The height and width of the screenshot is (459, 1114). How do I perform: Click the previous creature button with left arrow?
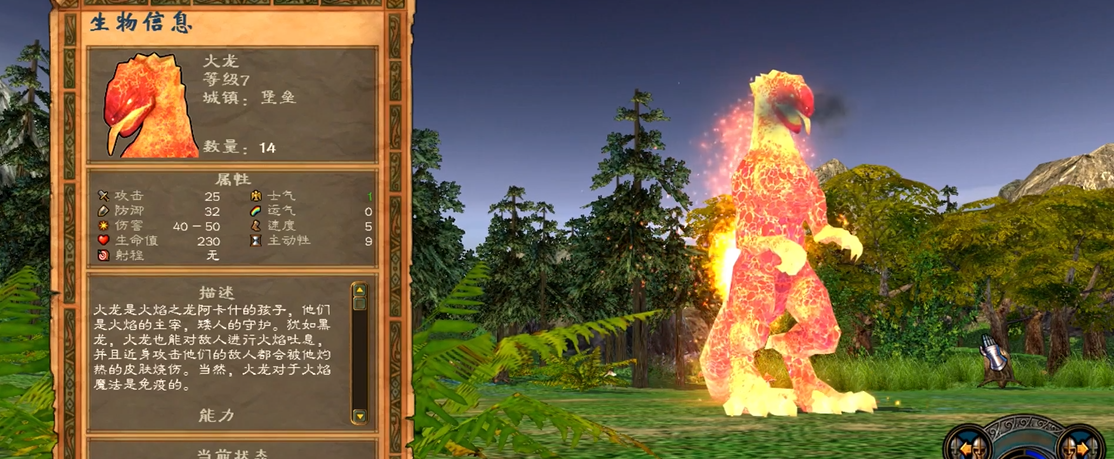[969, 446]
